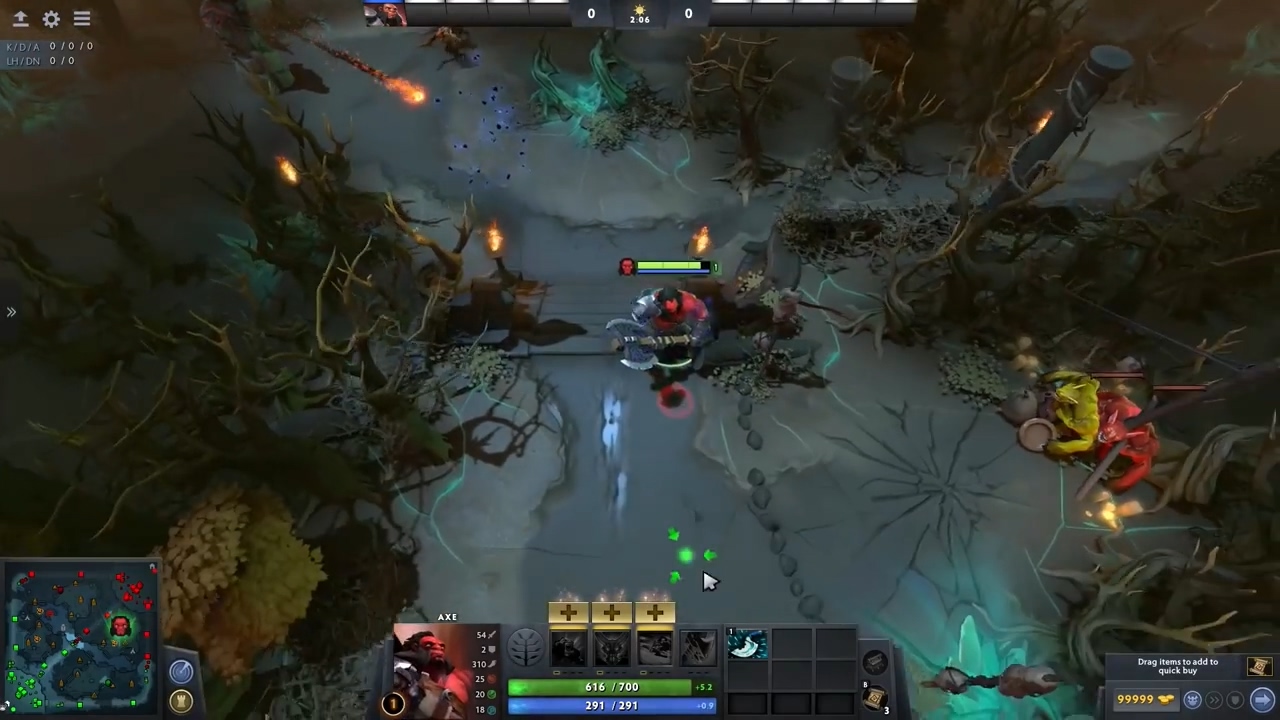Screen dimensions: 1280x720
Task: Click the Town Portal Scroll slot
Action: point(874,697)
